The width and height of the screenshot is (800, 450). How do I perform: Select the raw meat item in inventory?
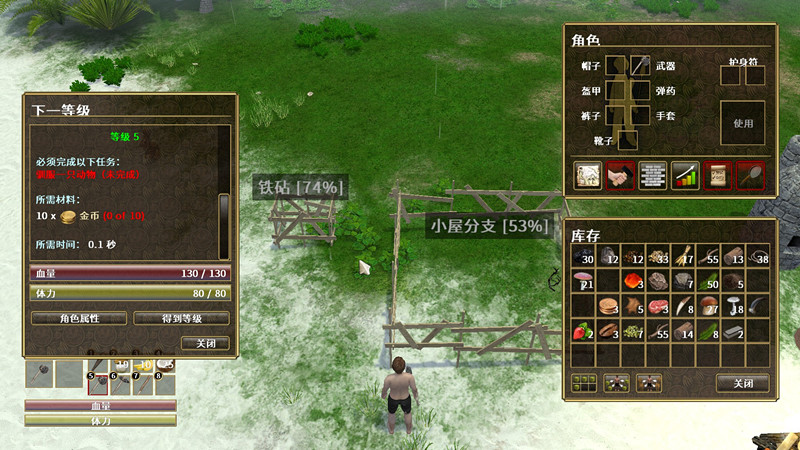pos(659,305)
